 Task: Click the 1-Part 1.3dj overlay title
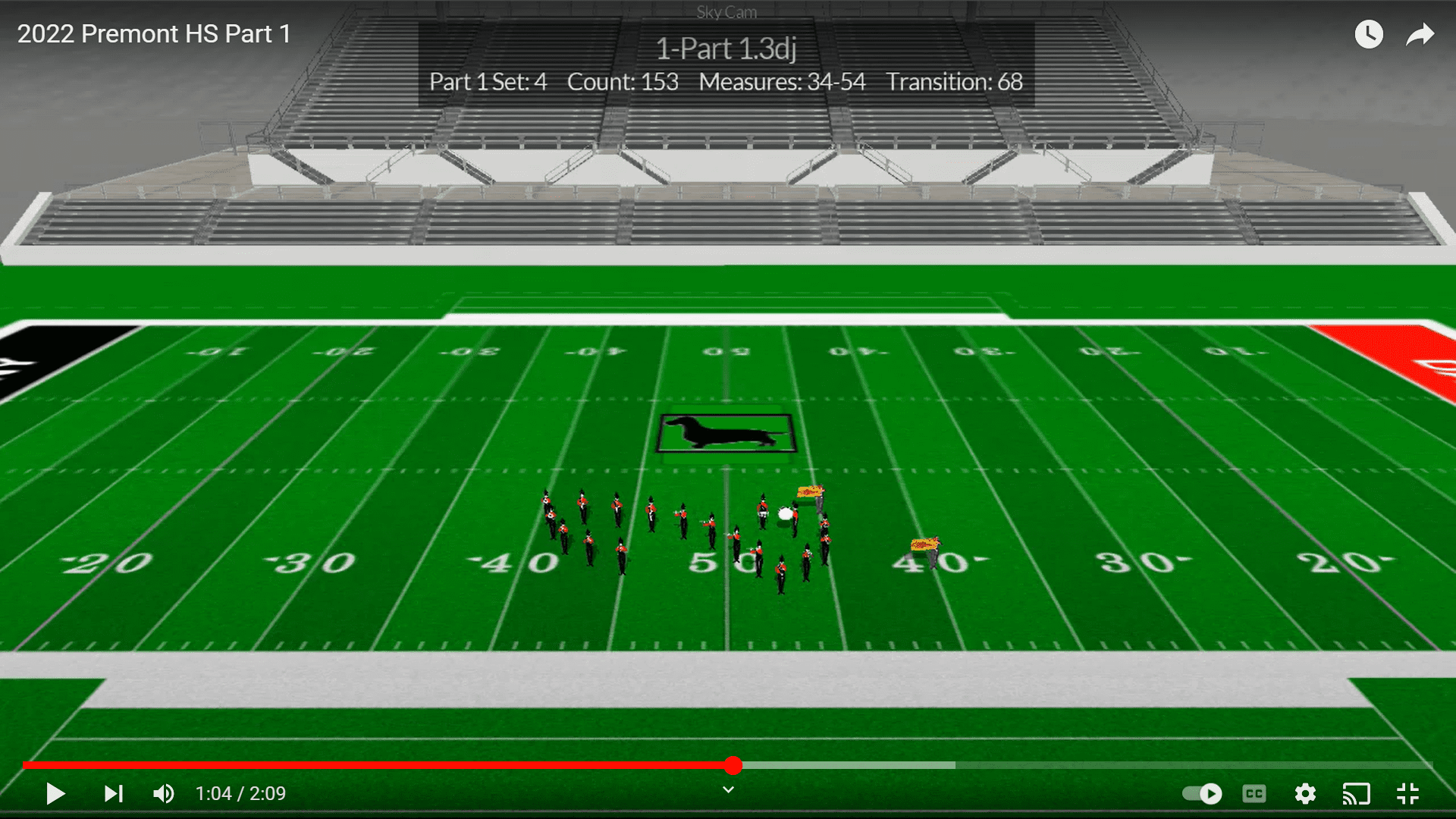pos(726,47)
